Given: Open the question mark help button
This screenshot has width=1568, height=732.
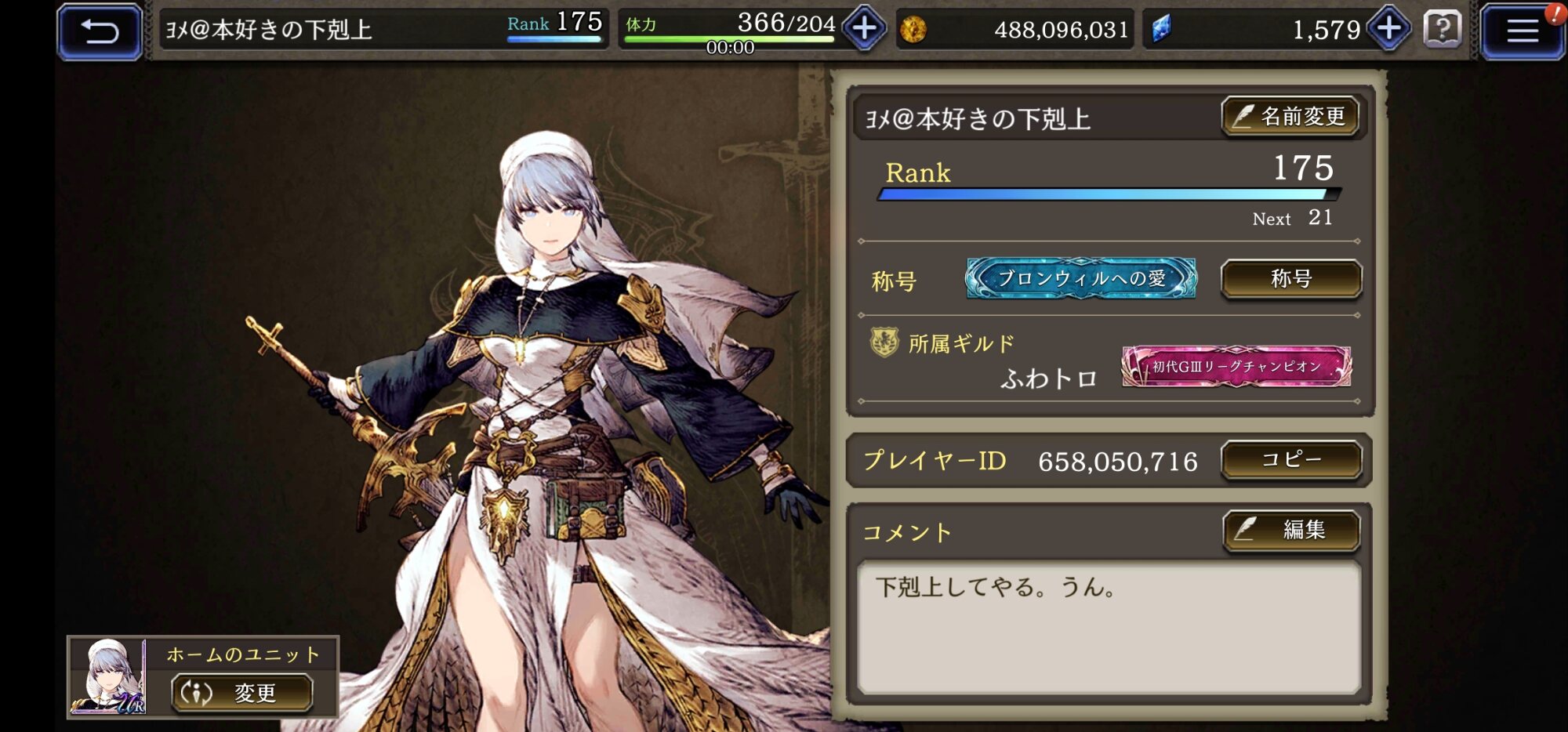Looking at the screenshot, I should tap(1442, 30).
